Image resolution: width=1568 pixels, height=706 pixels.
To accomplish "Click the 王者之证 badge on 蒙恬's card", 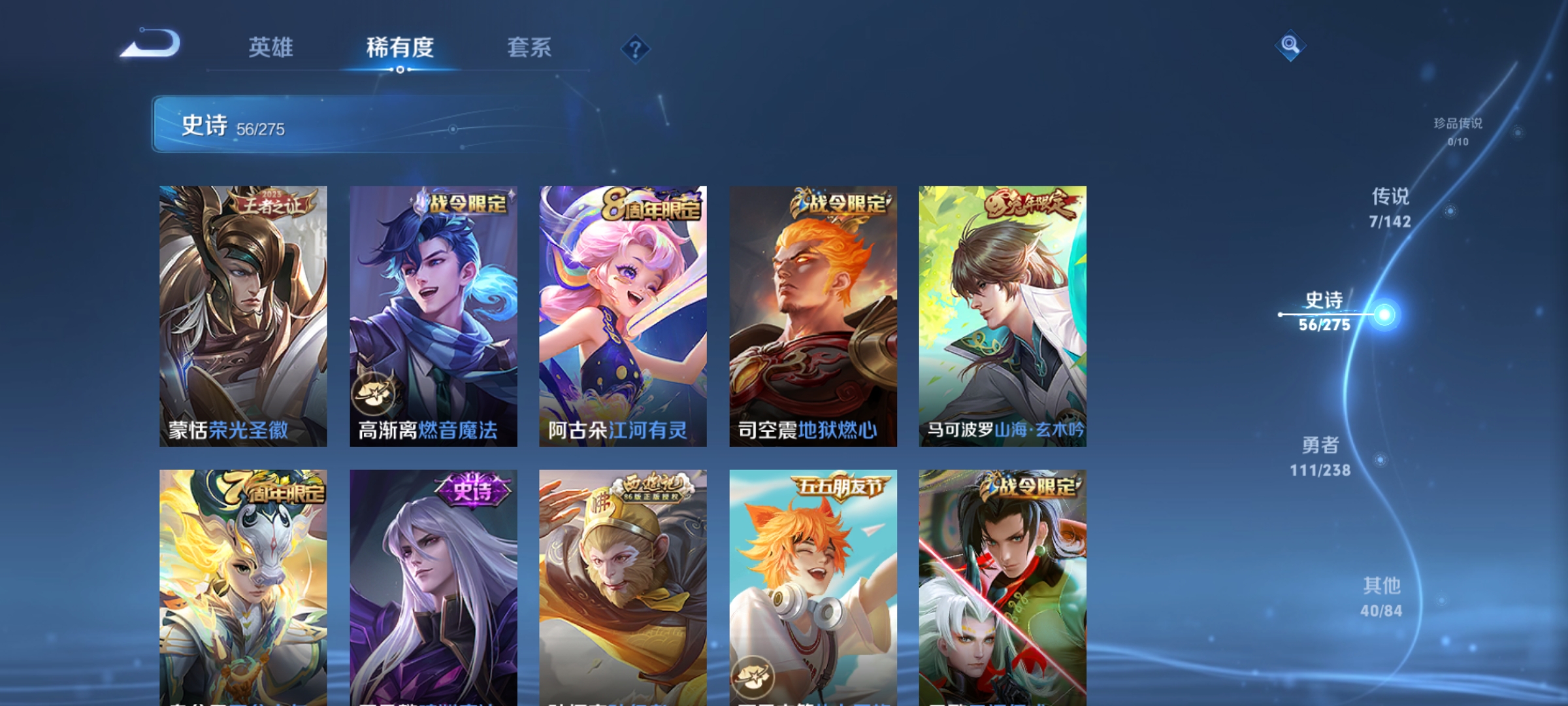I will pos(268,201).
